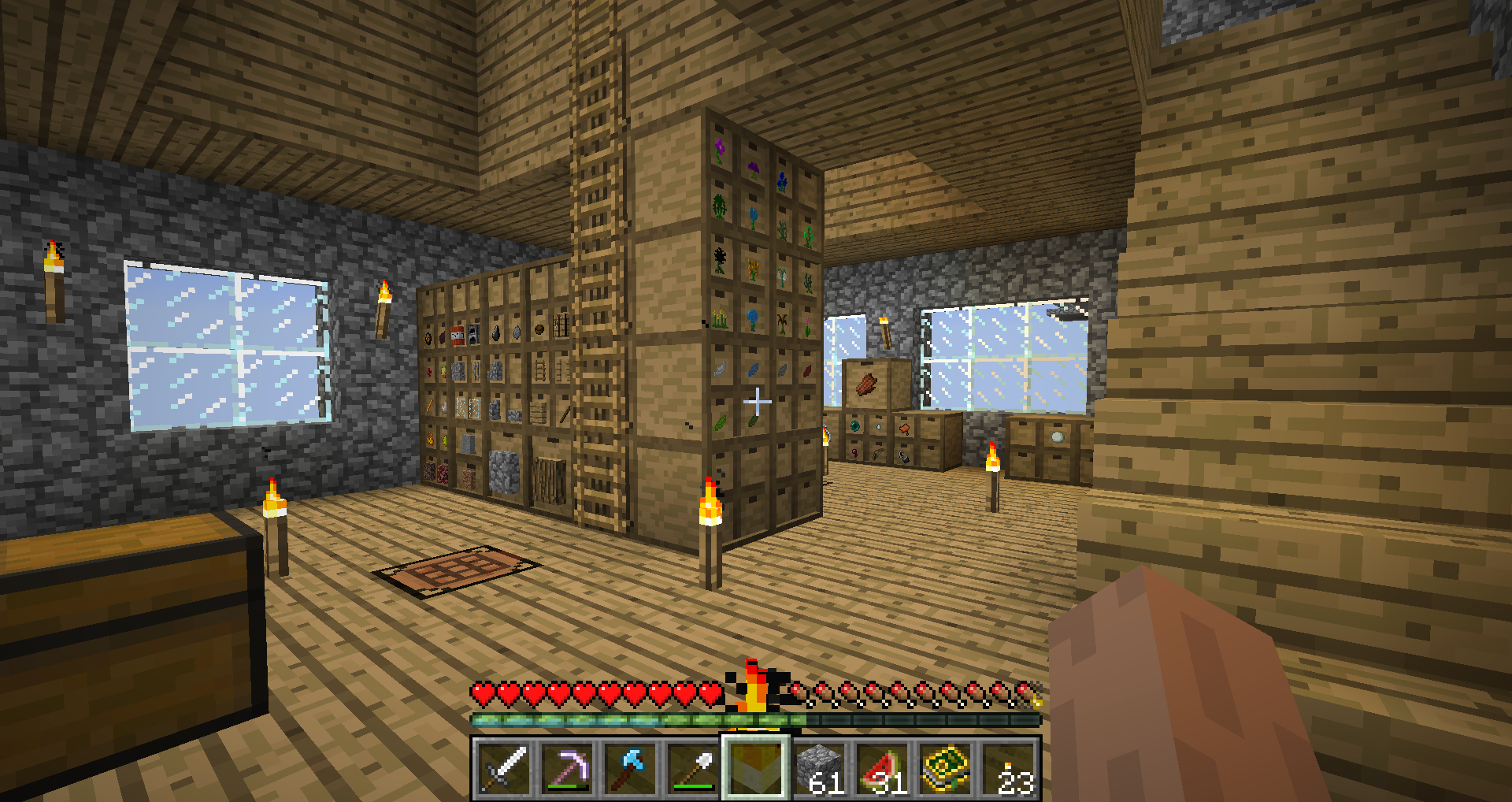Screen dimensions: 1512x802
Task: Choose the enchanted purple pickaxe slot
Action: tap(567, 768)
